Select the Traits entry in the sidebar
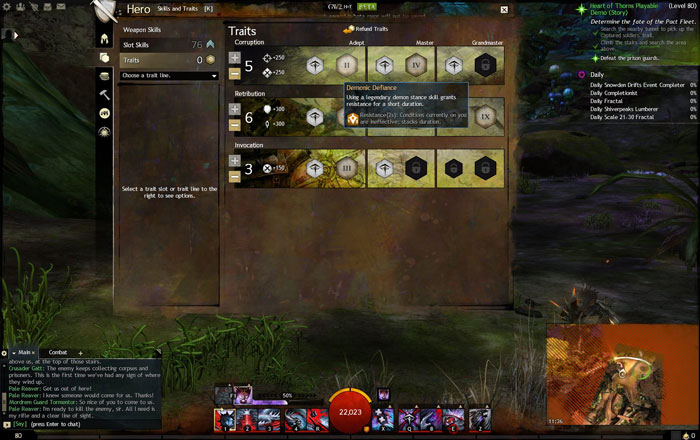 click(x=131, y=60)
